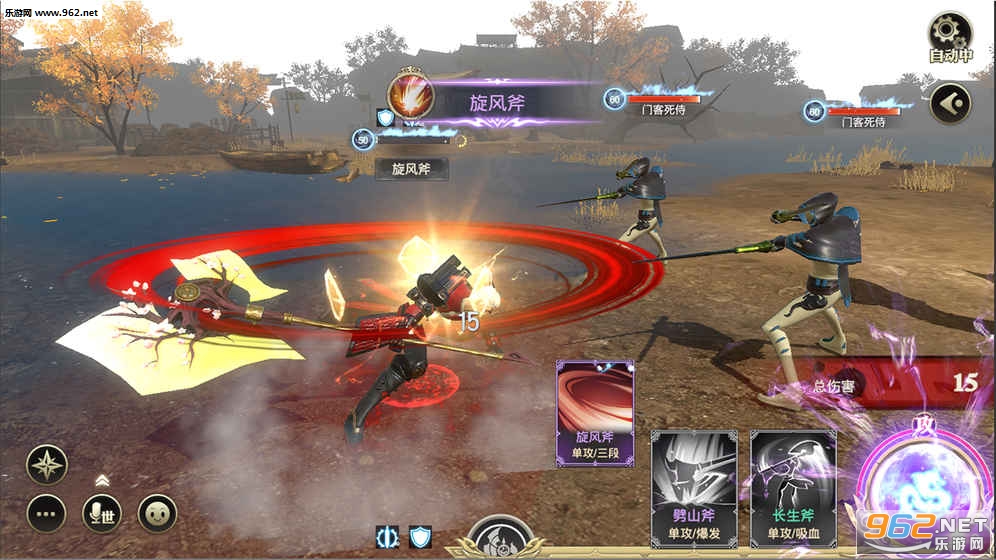
Task: Open the three-dots more options button
Action: [x=47, y=513]
